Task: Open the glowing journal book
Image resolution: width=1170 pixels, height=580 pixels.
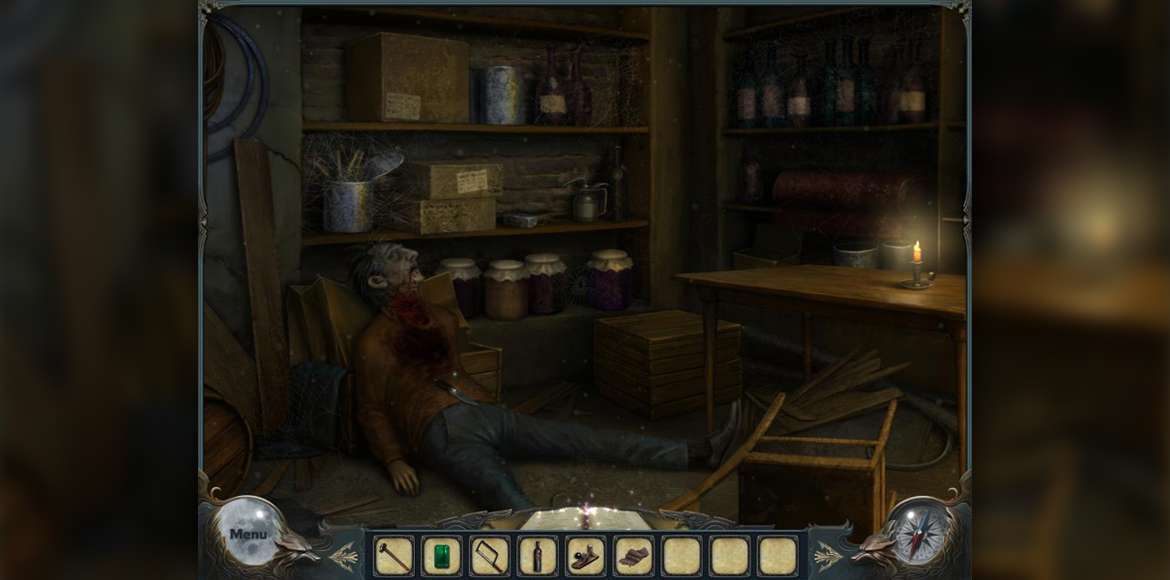Action: click(585, 518)
